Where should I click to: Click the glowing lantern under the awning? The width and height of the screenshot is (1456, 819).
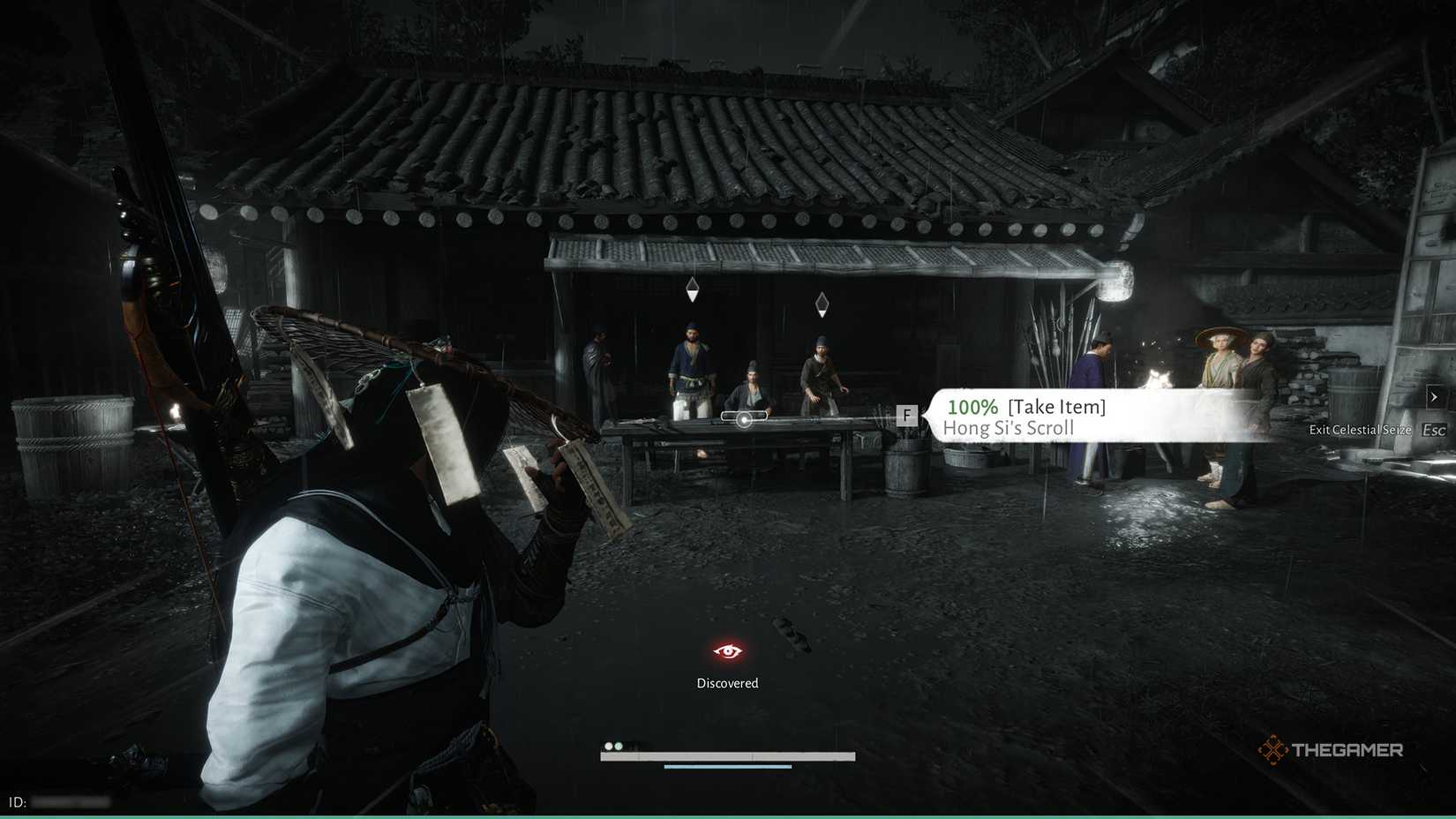tap(1116, 282)
